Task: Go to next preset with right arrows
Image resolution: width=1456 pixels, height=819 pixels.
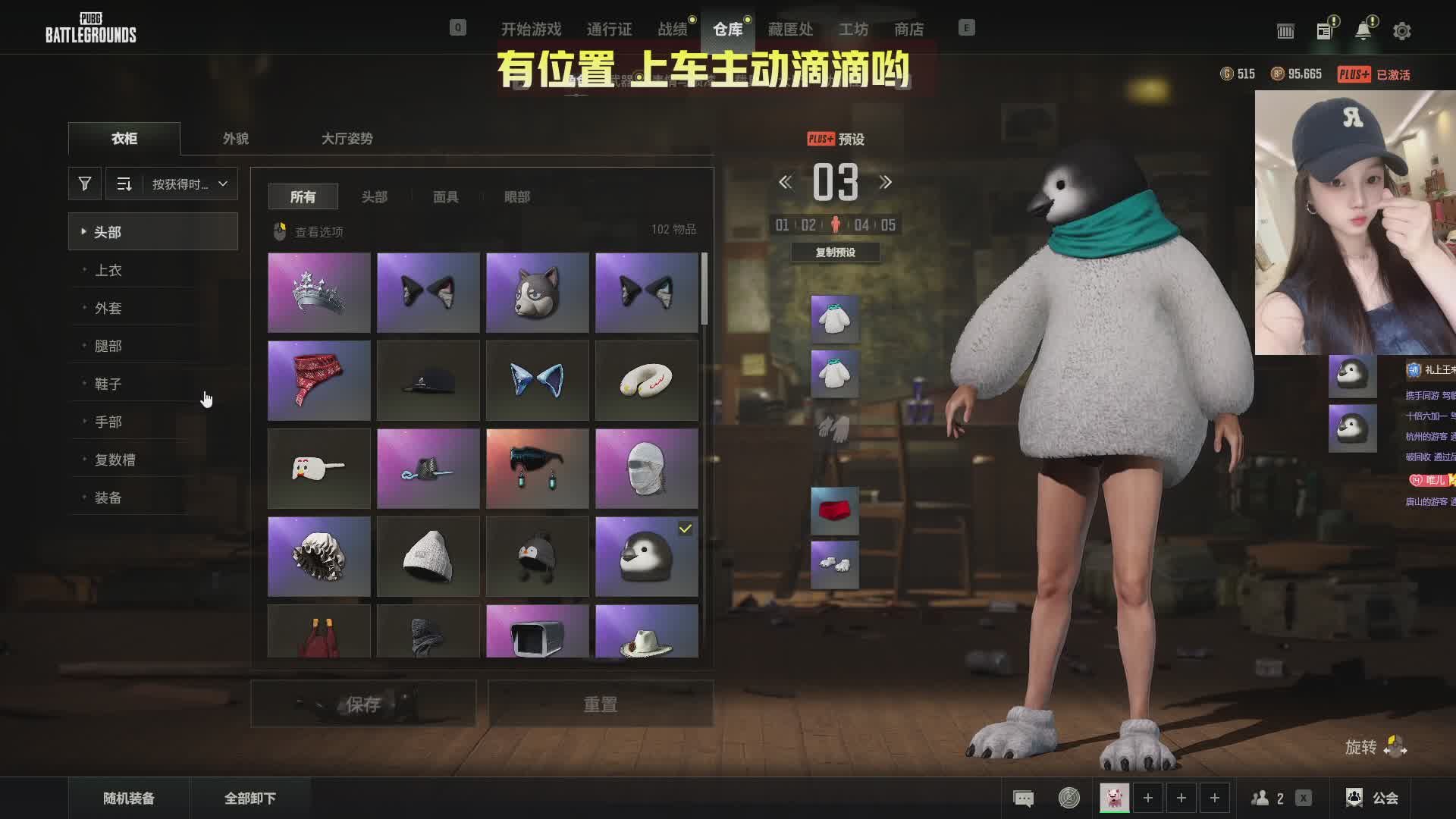Action: pos(885,183)
